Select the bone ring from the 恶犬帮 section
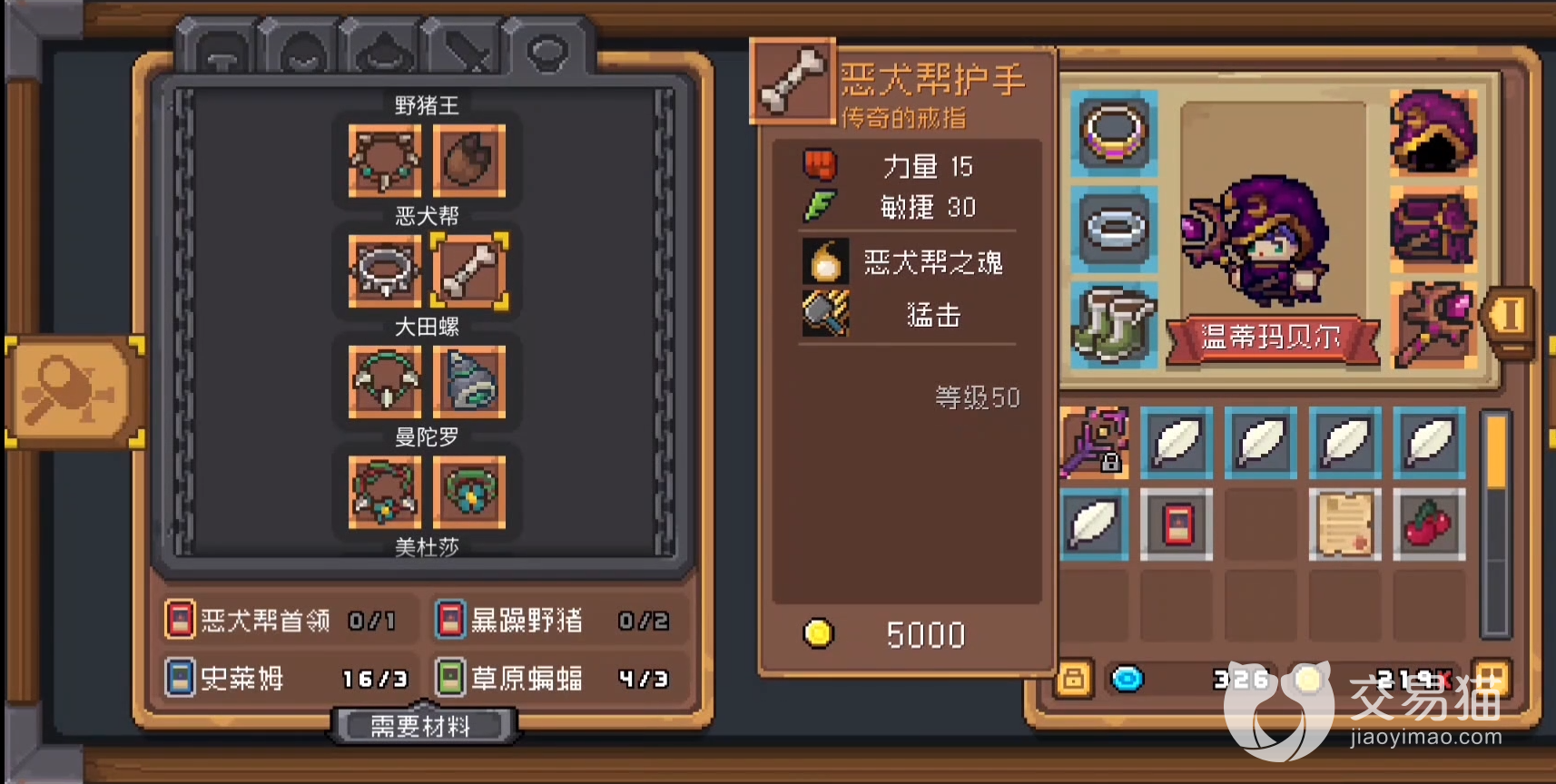The width and height of the screenshot is (1556, 784). coord(472,272)
